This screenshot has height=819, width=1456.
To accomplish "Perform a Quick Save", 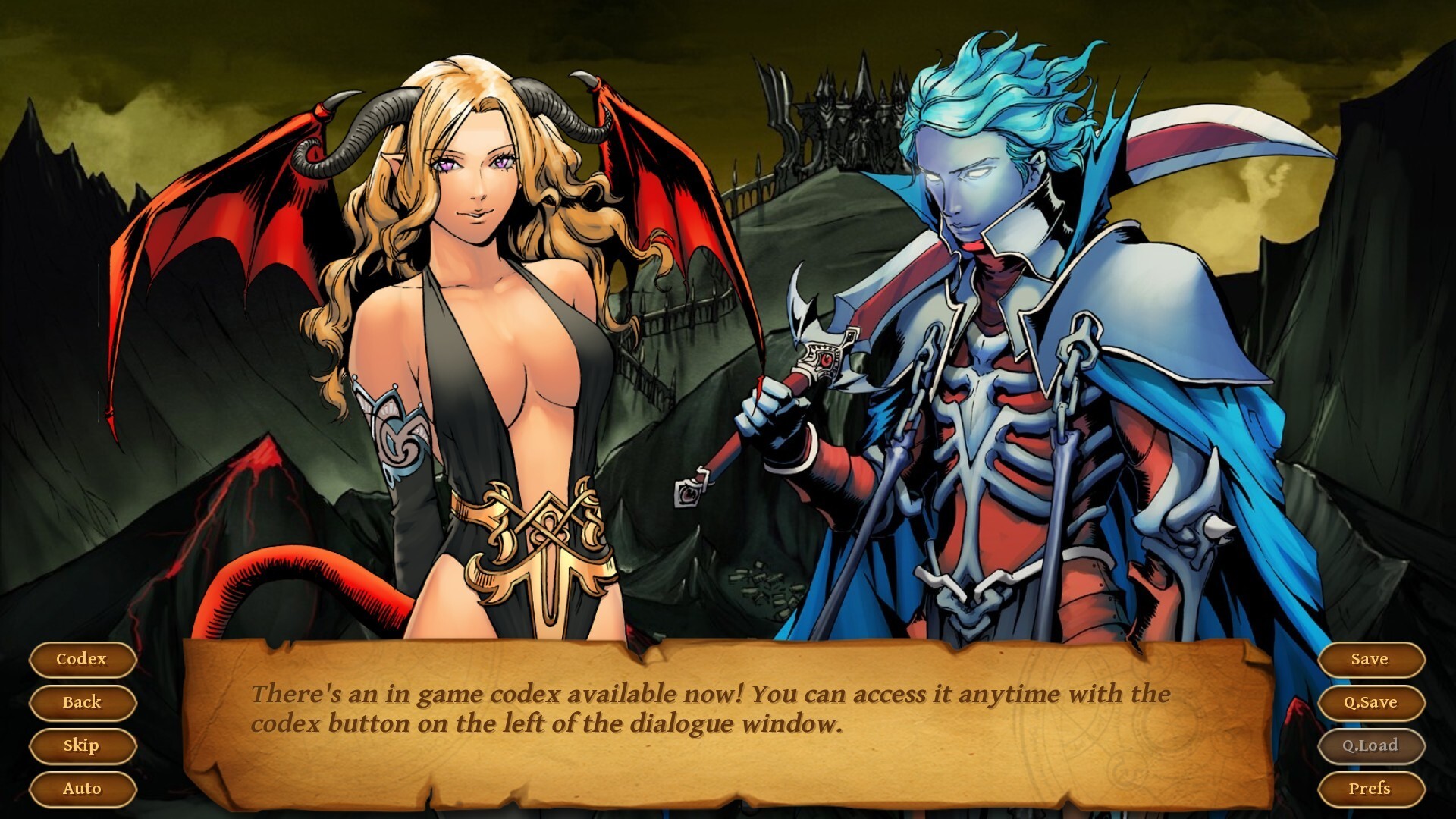I will 1373,702.
